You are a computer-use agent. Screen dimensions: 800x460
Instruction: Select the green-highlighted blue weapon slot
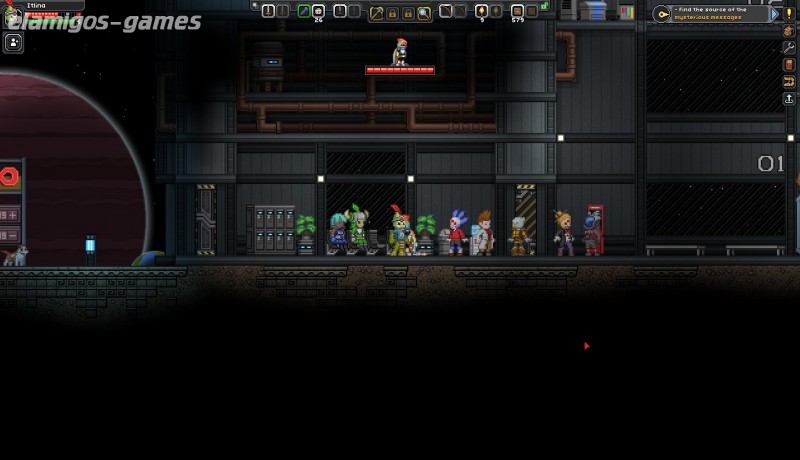(x=304, y=11)
